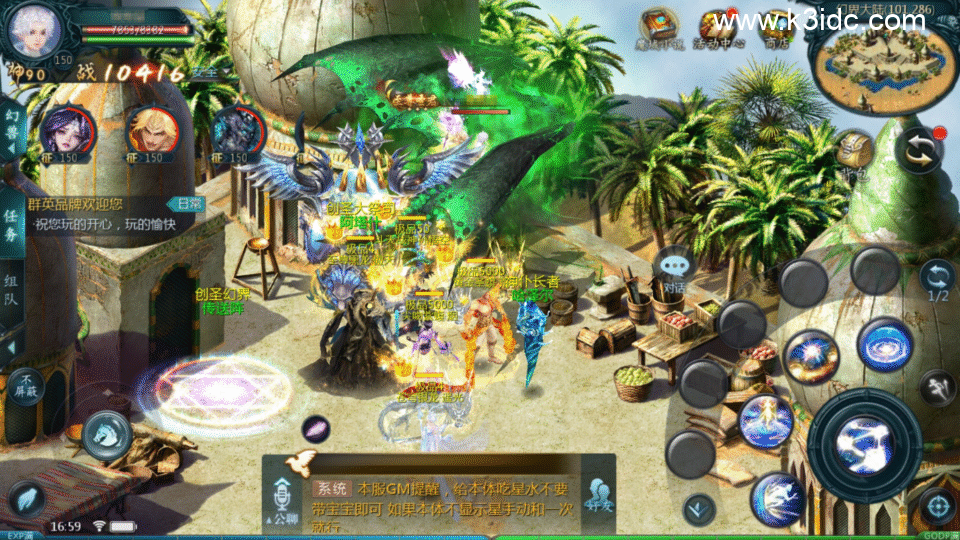960x540 pixels.
Task: Open the 背包 backpack
Action: pyautogui.click(x=855, y=152)
